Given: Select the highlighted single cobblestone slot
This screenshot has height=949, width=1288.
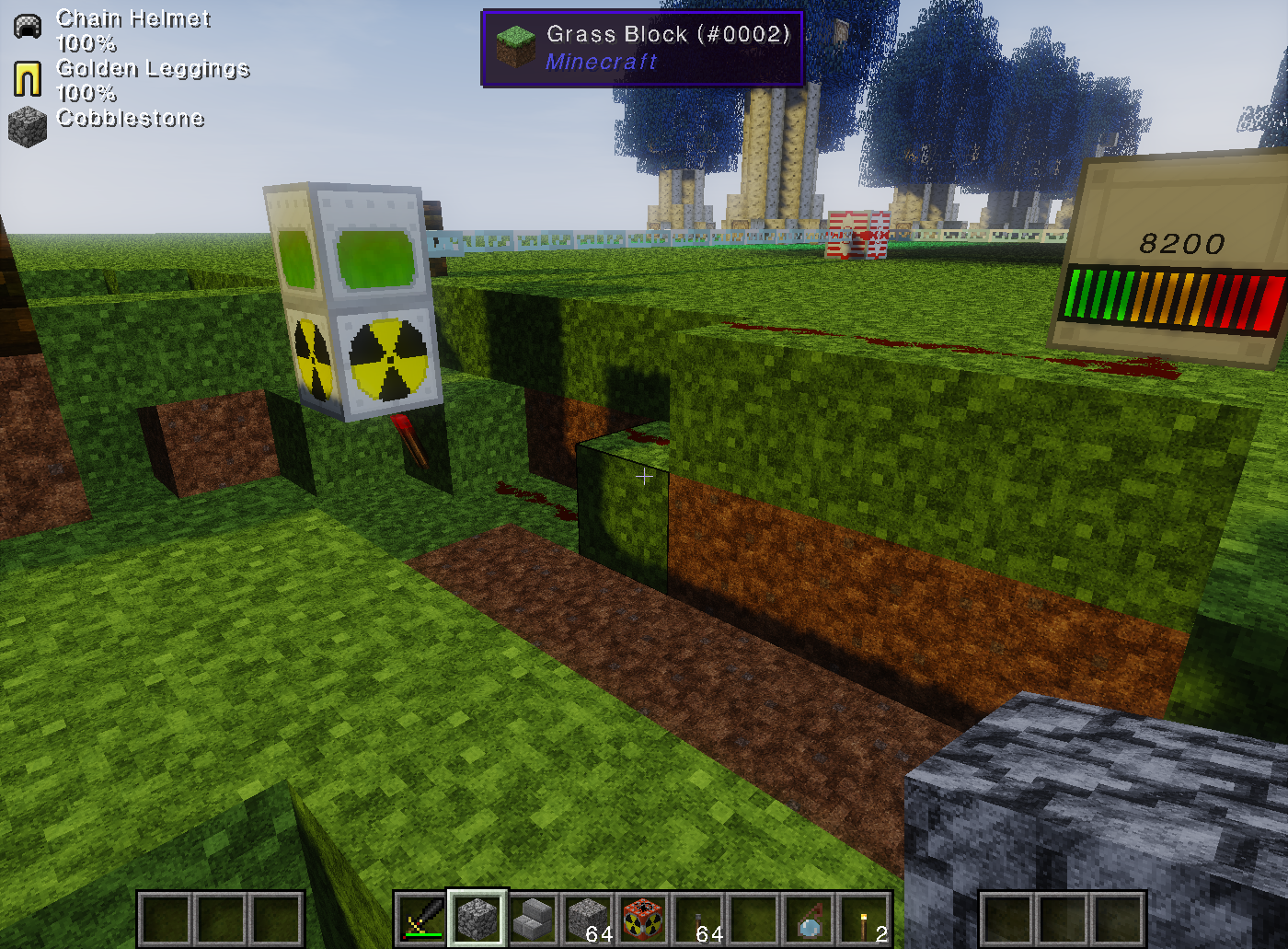Looking at the screenshot, I should [x=477, y=919].
